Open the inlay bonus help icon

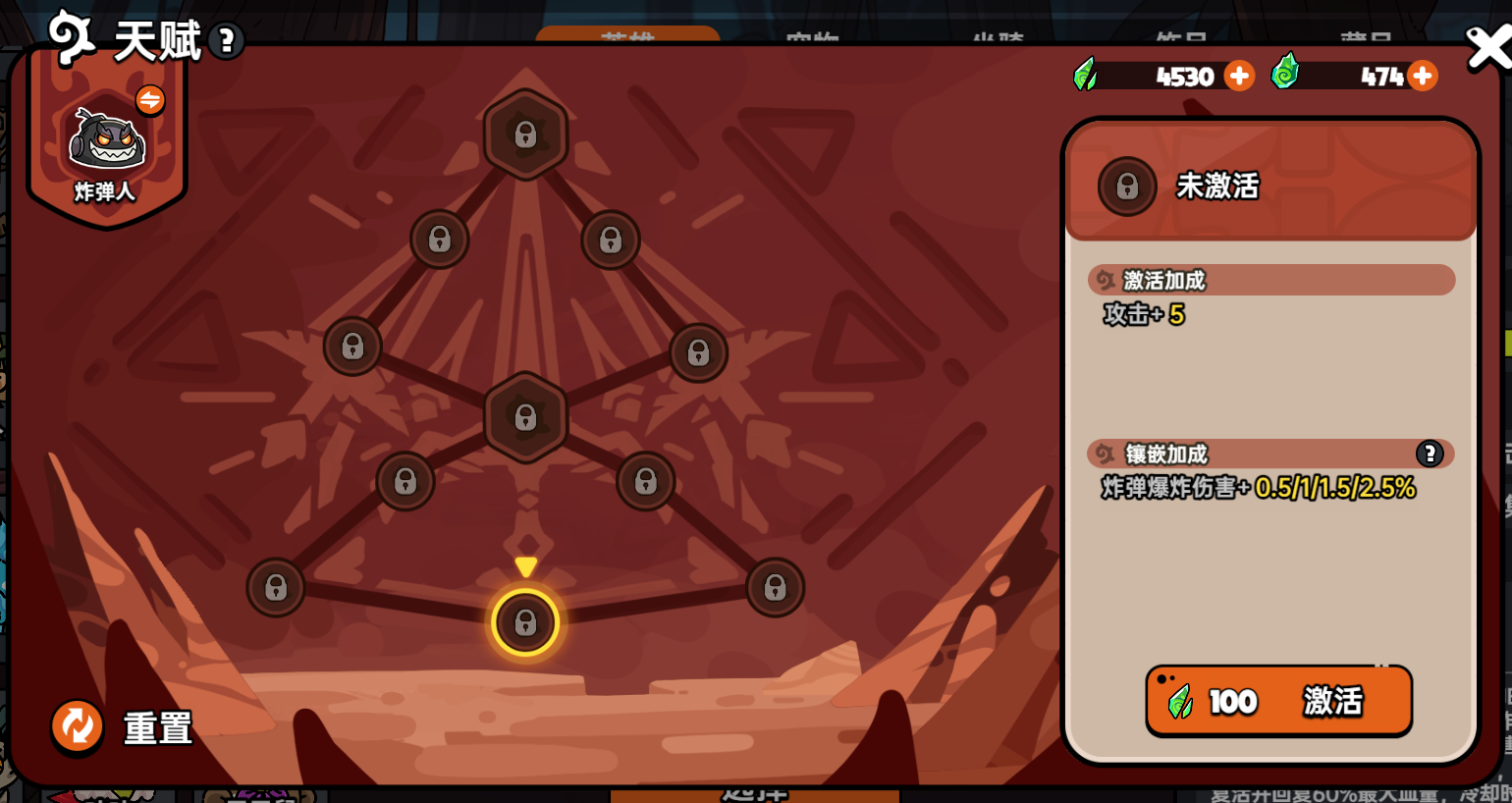click(1429, 454)
